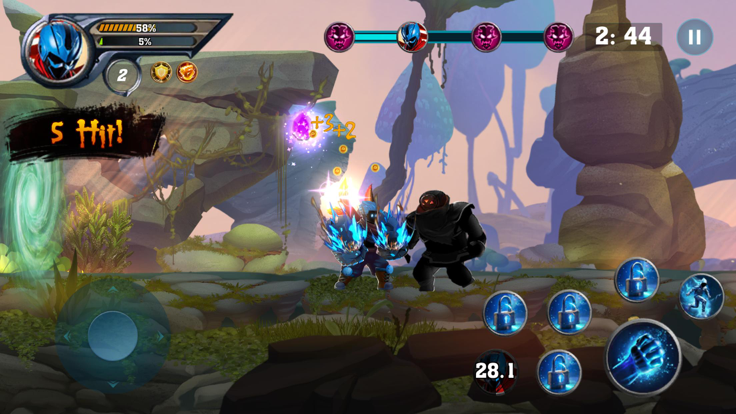Viewport: 736px width, 414px height.
Task: Click the gold shield buff icon
Action: point(161,72)
